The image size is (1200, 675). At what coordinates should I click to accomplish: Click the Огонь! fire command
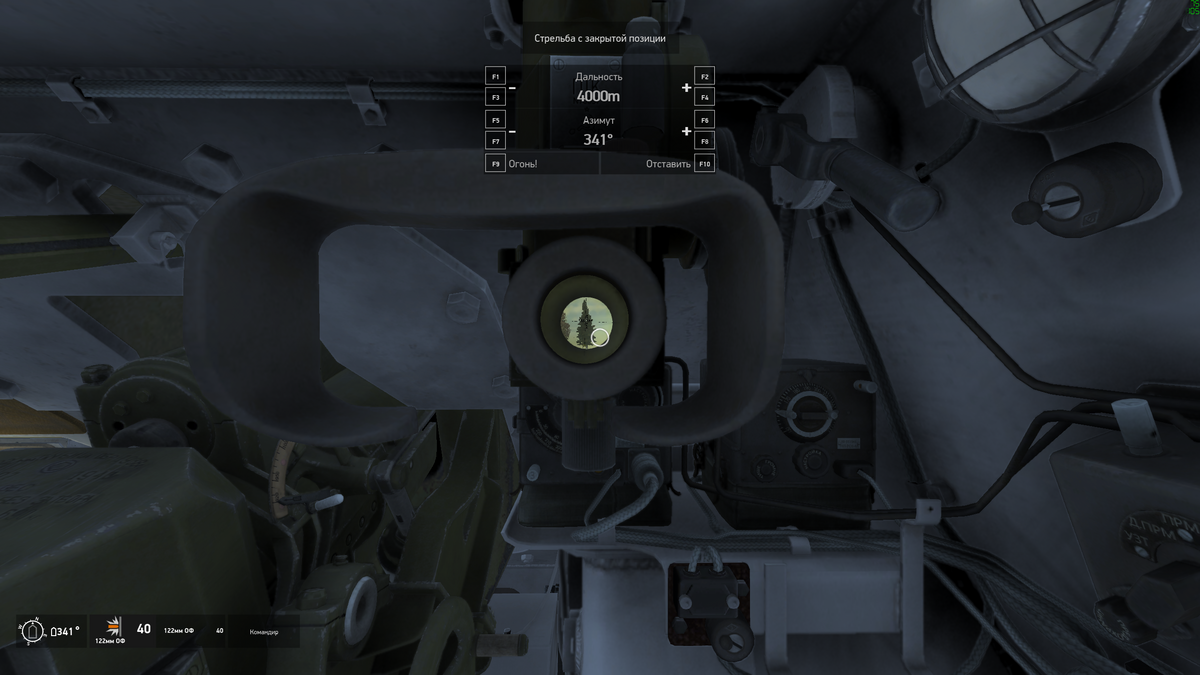tap(522, 163)
